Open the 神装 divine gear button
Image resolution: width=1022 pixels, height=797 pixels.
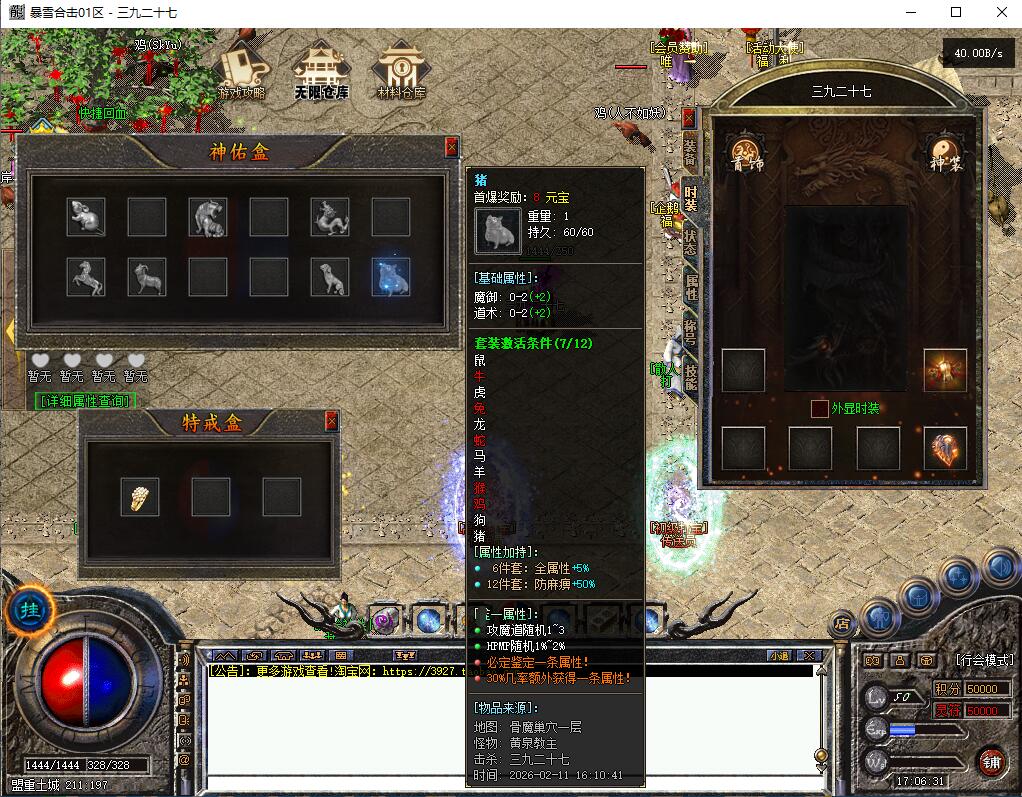[944, 152]
